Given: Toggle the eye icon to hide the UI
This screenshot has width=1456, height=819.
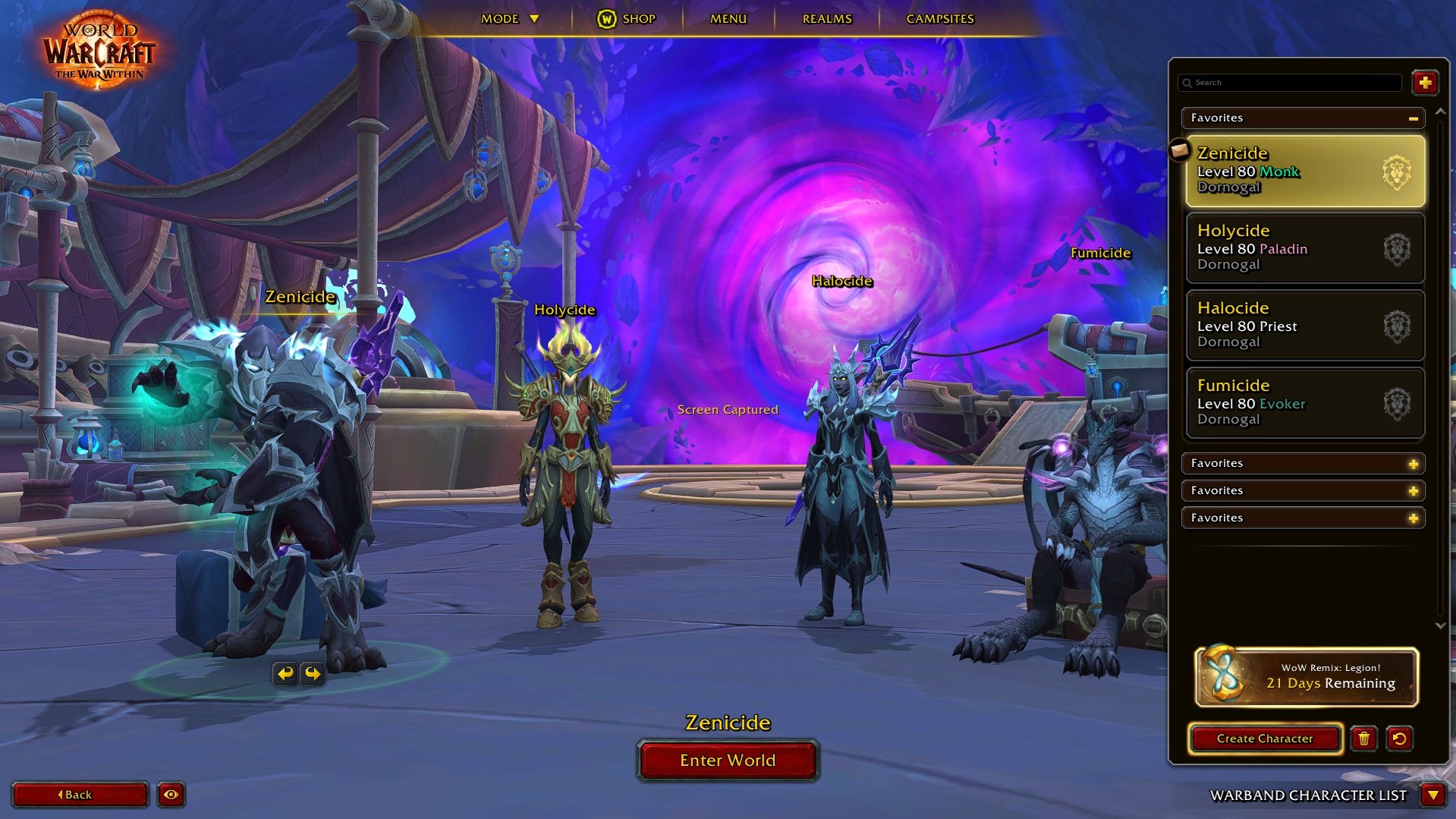Looking at the screenshot, I should tap(171, 795).
